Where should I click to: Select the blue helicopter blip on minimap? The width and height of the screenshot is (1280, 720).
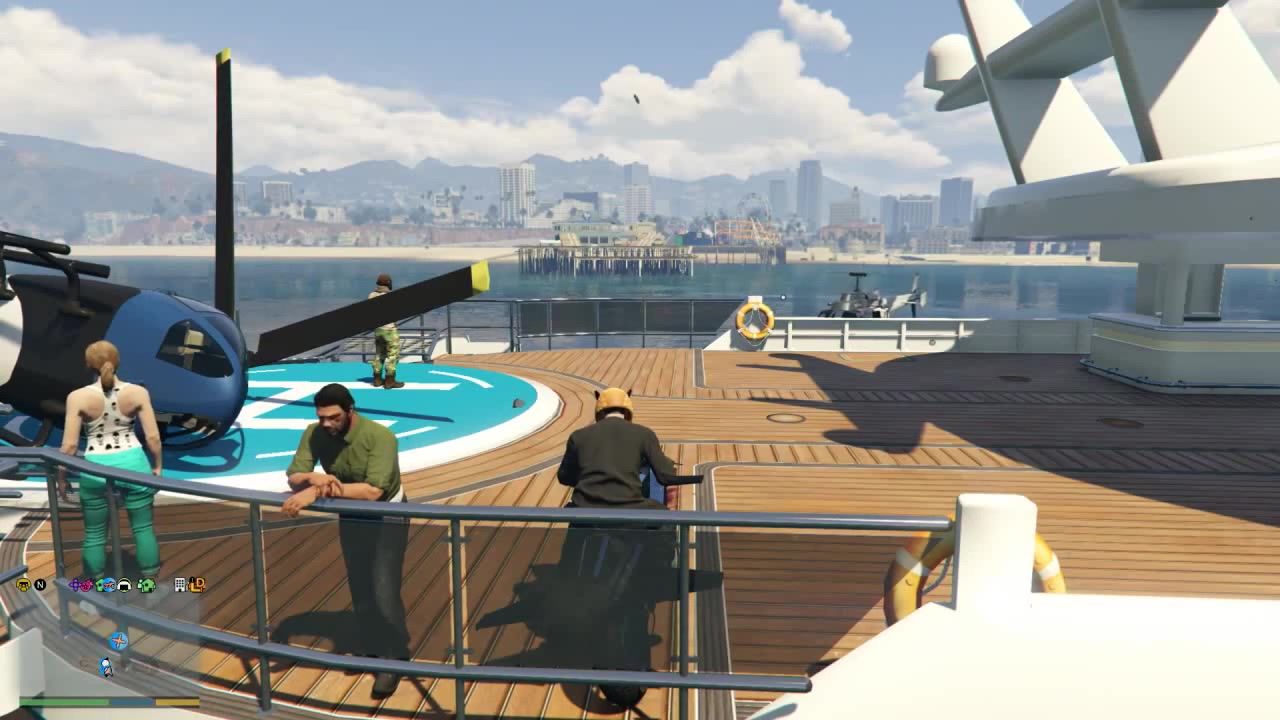click(118, 641)
